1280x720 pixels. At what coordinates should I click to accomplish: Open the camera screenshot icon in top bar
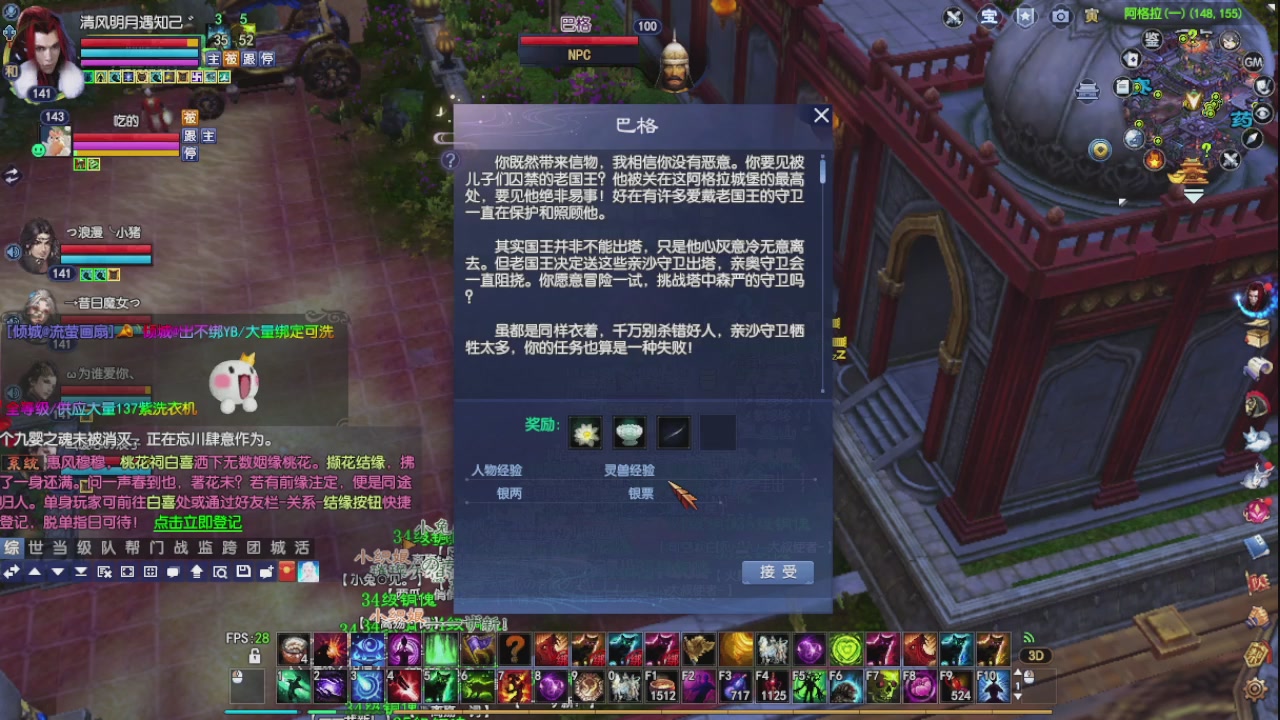1061,14
